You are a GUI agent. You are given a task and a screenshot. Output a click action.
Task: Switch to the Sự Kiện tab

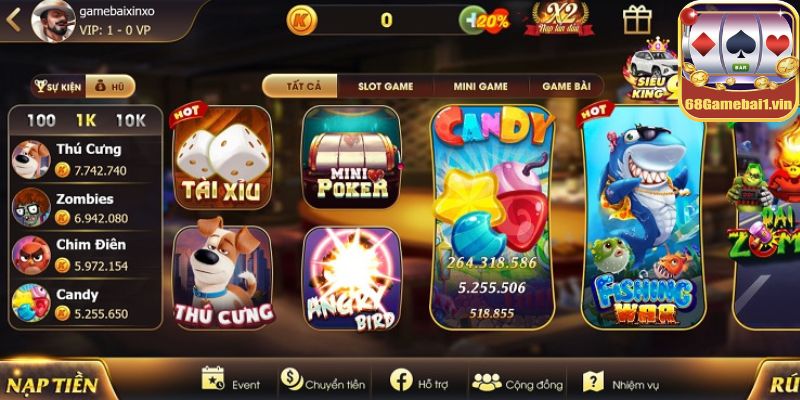click(58, 87)
